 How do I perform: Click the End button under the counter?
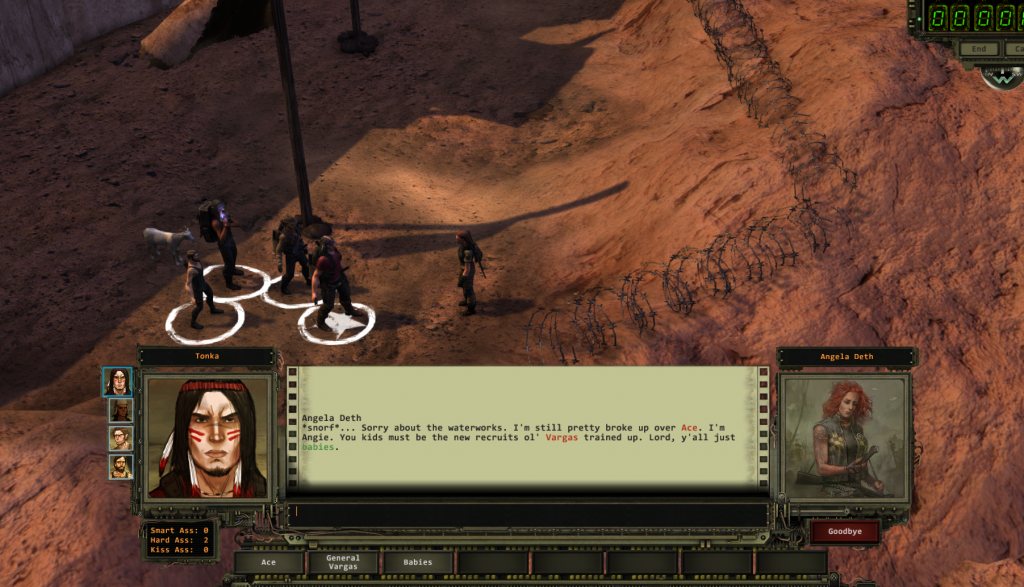979,48
